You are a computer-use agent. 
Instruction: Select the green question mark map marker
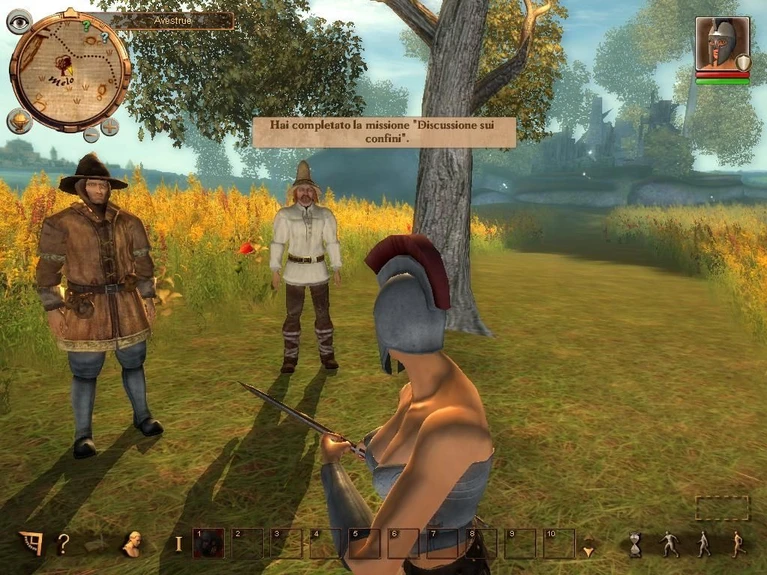[x=87, y=25]
